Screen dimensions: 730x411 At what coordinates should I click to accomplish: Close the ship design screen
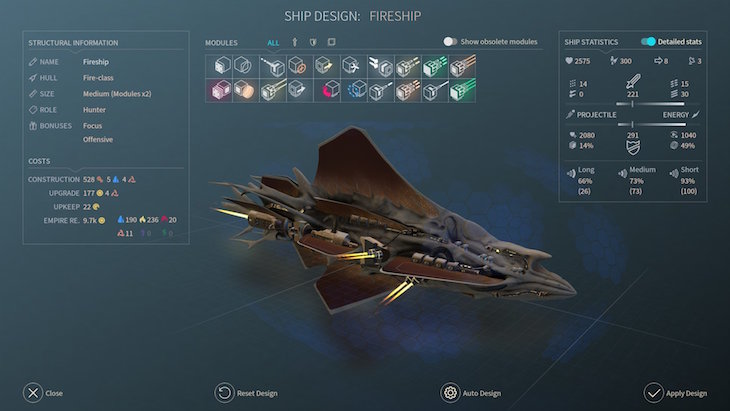pos(33,392)
